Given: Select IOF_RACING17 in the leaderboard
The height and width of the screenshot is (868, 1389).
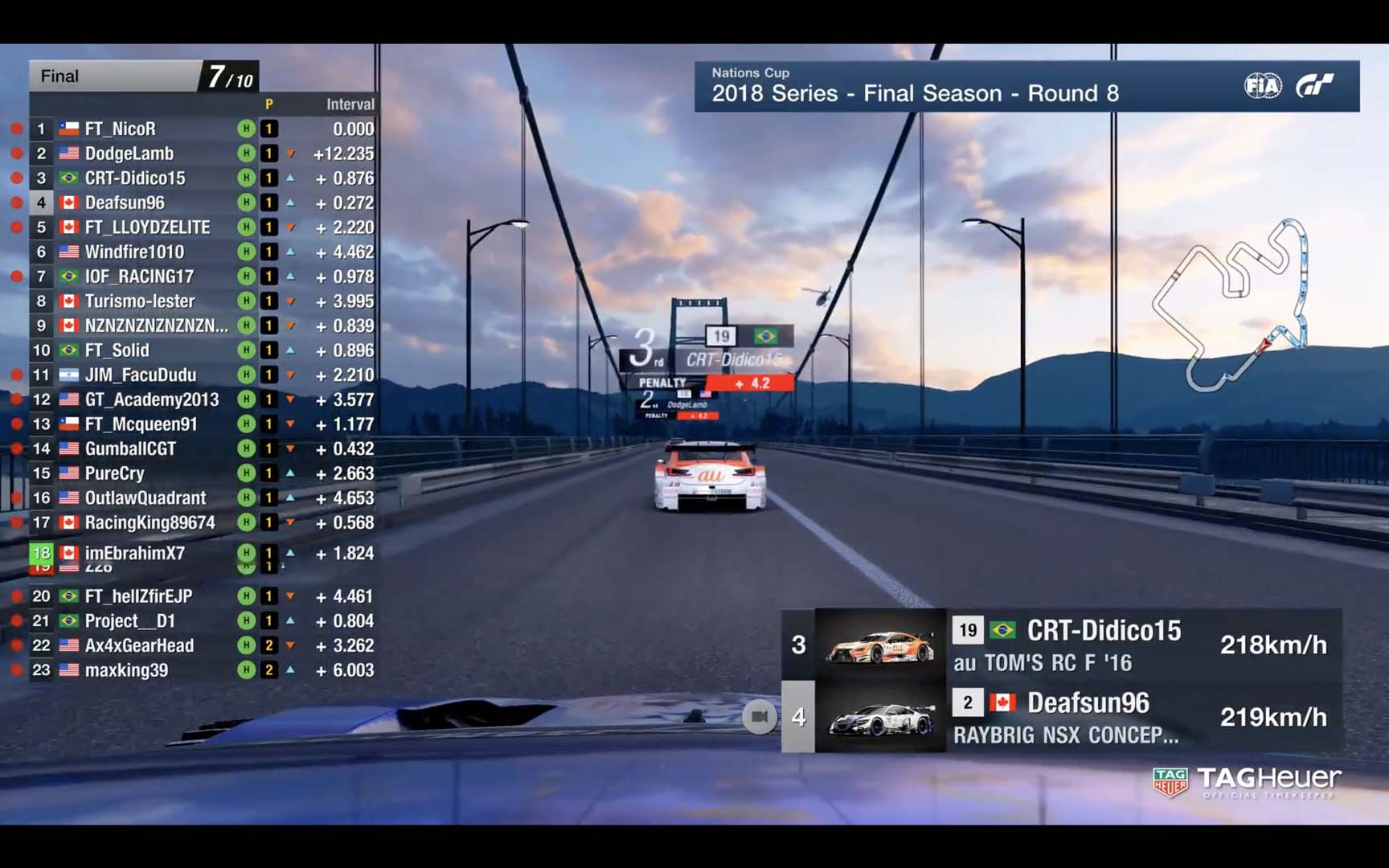Looking at the screenshot, I should [x=139, y=276].
